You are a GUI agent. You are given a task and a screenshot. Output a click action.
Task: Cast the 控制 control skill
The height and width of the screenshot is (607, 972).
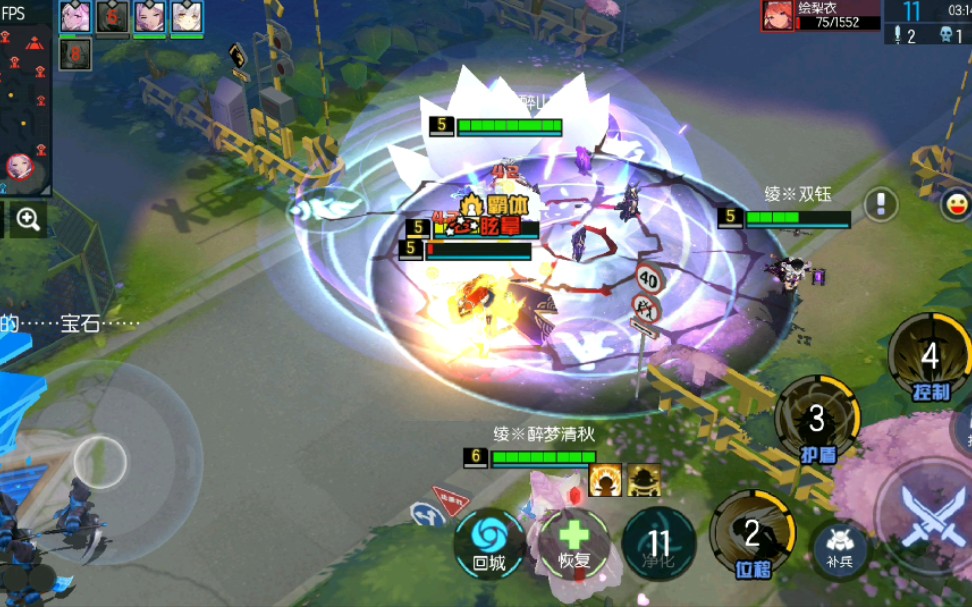929,357
